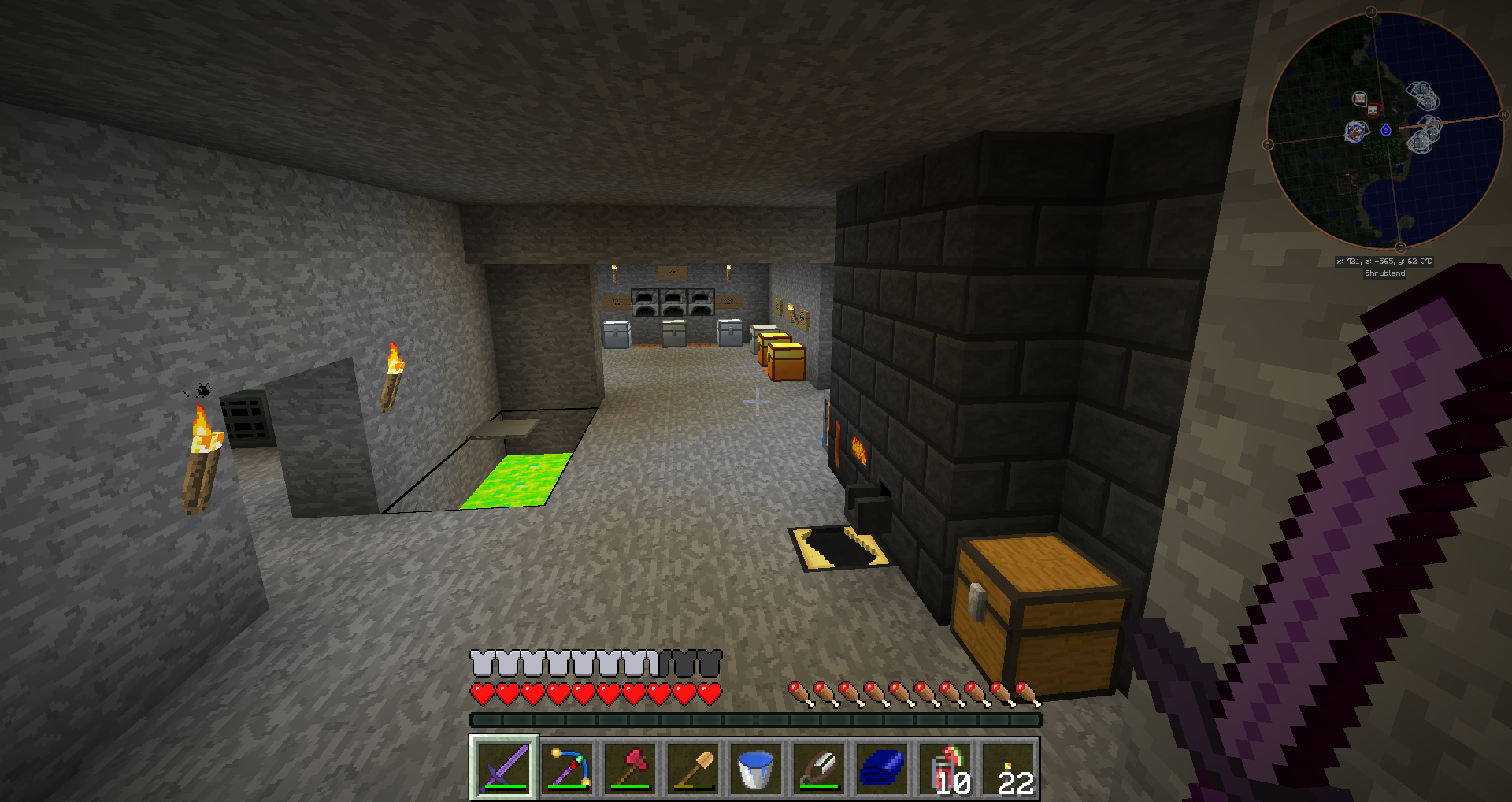Select the blue bow hotbar slot

pyautogui.click(x=567, y=767)
